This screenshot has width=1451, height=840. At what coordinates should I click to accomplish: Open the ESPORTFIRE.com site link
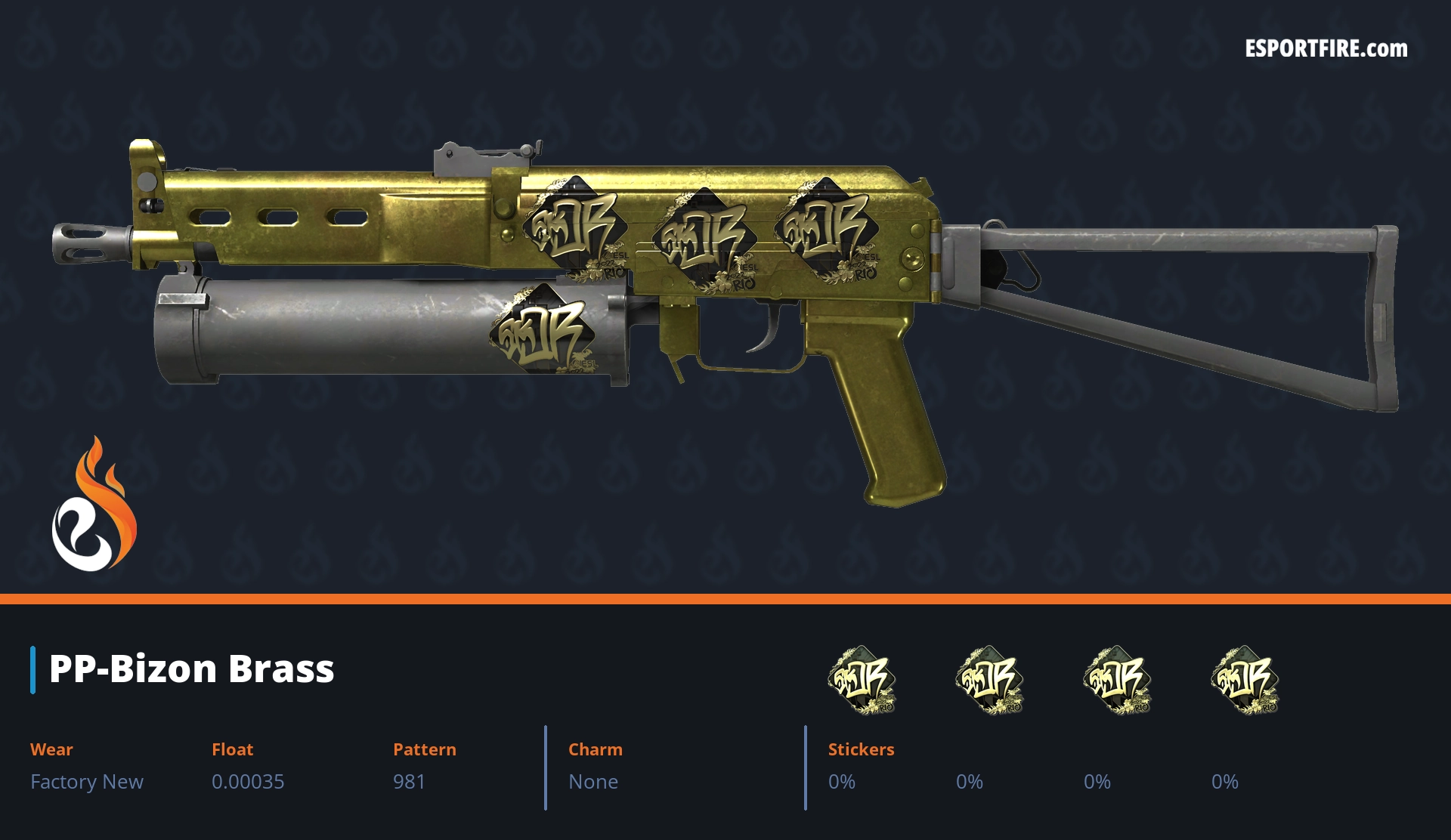(1326, 49)
